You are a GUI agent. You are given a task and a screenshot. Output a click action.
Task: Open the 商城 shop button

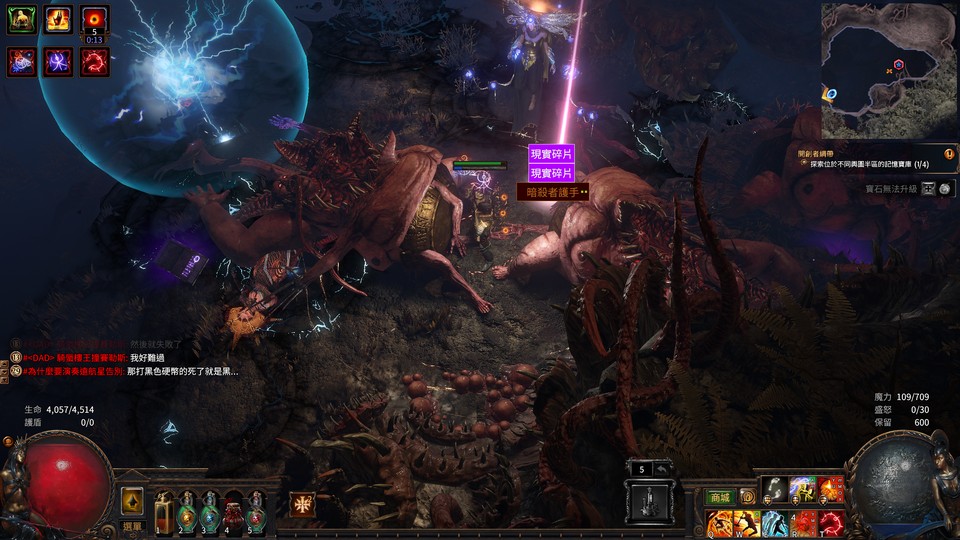[x=719, y=497]
